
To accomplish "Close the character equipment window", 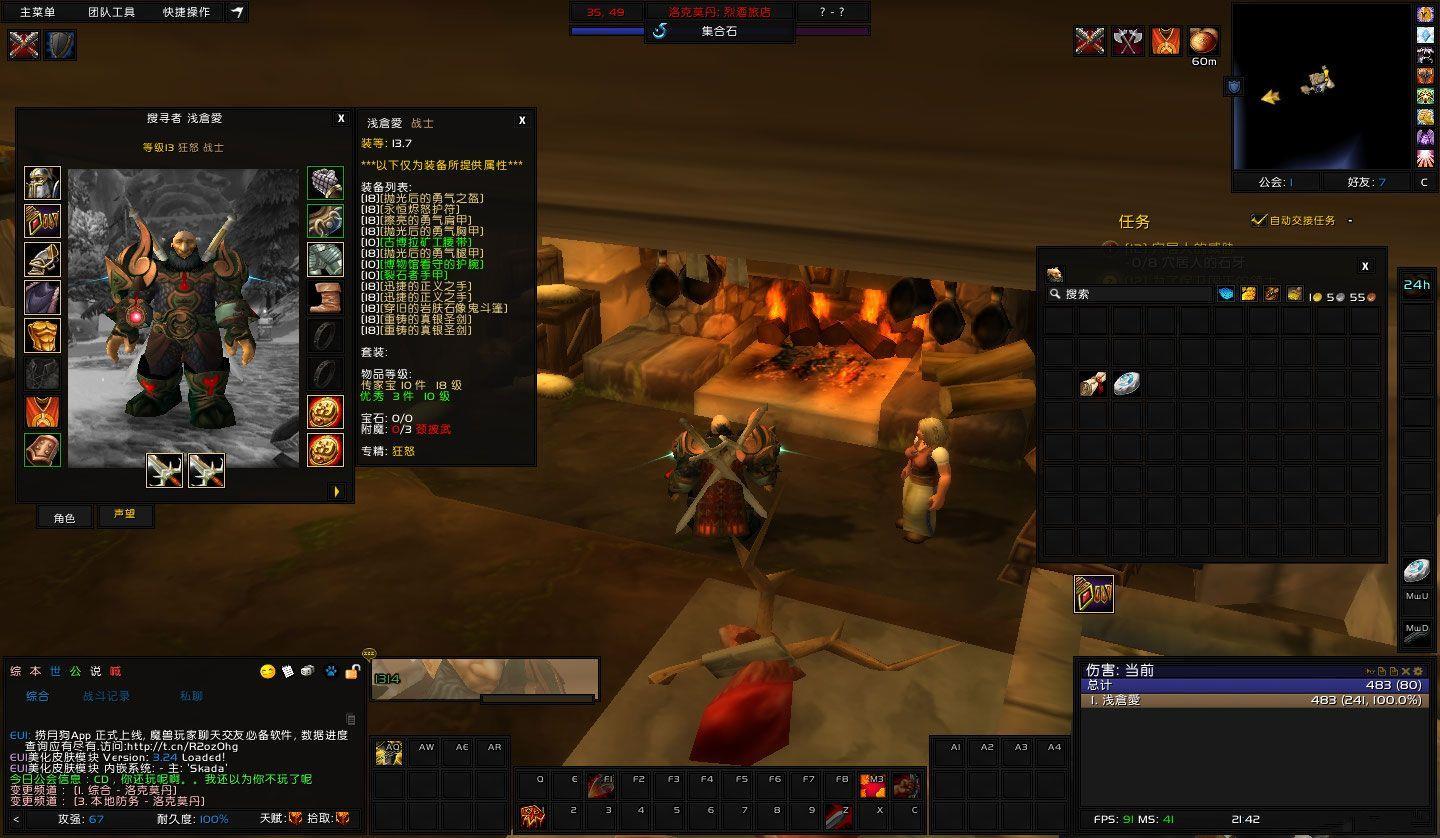I will click(x=341, y=119).
